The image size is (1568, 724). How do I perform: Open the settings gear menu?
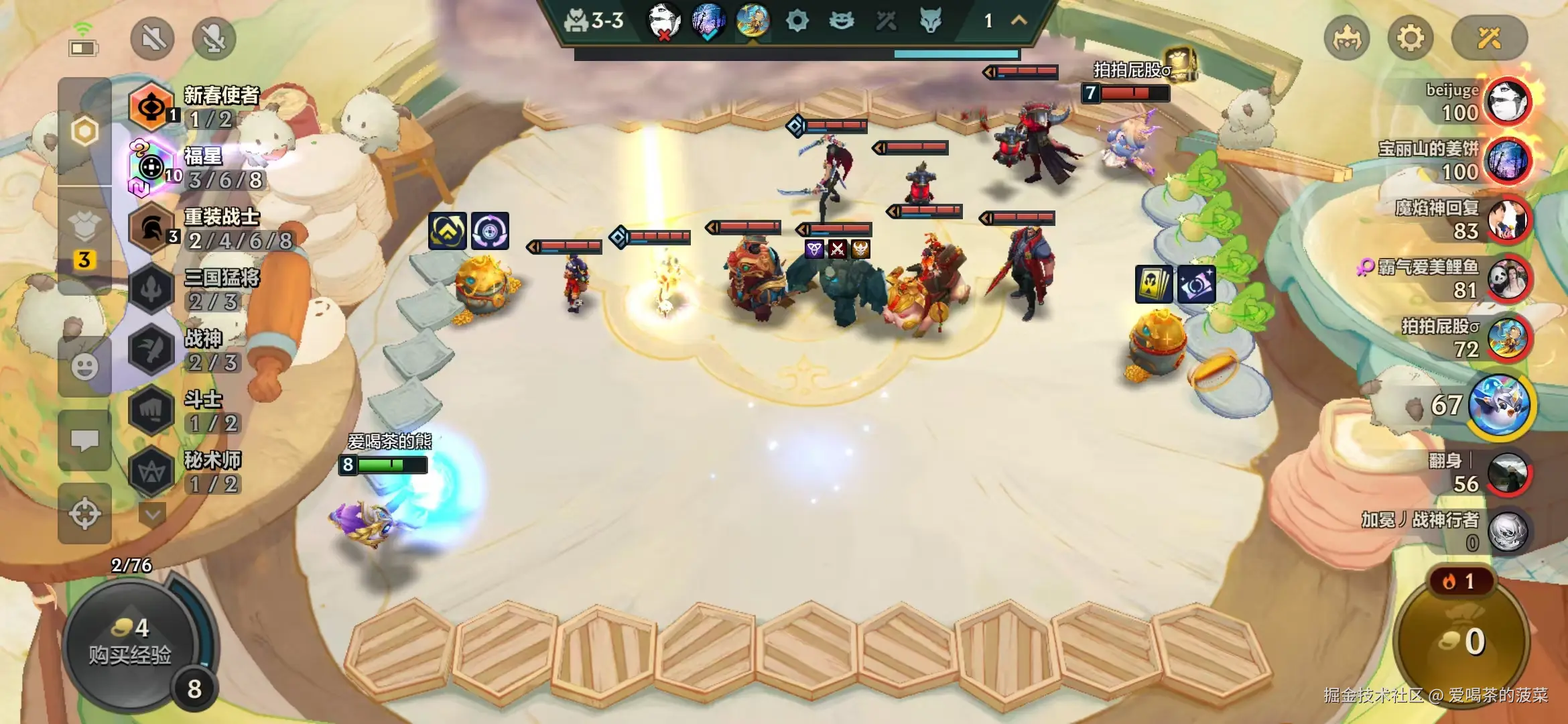pyautogui.click(x=1410, y=38)
